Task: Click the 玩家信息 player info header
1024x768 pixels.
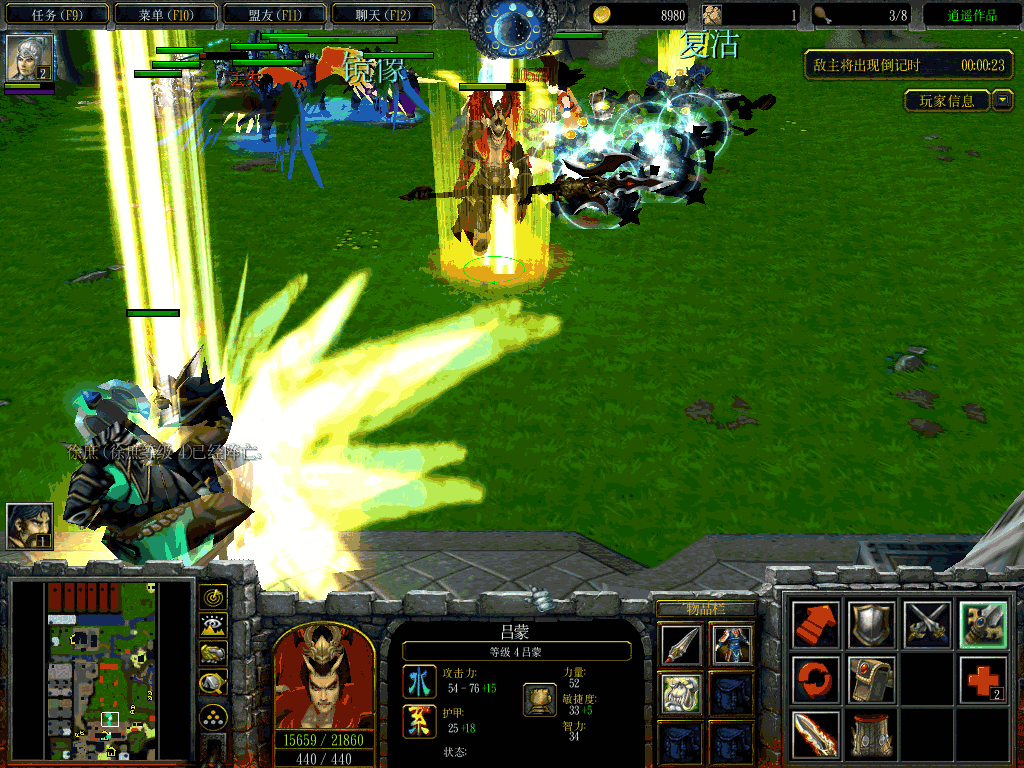Action: pyautogui.click(x=947, y=101)
